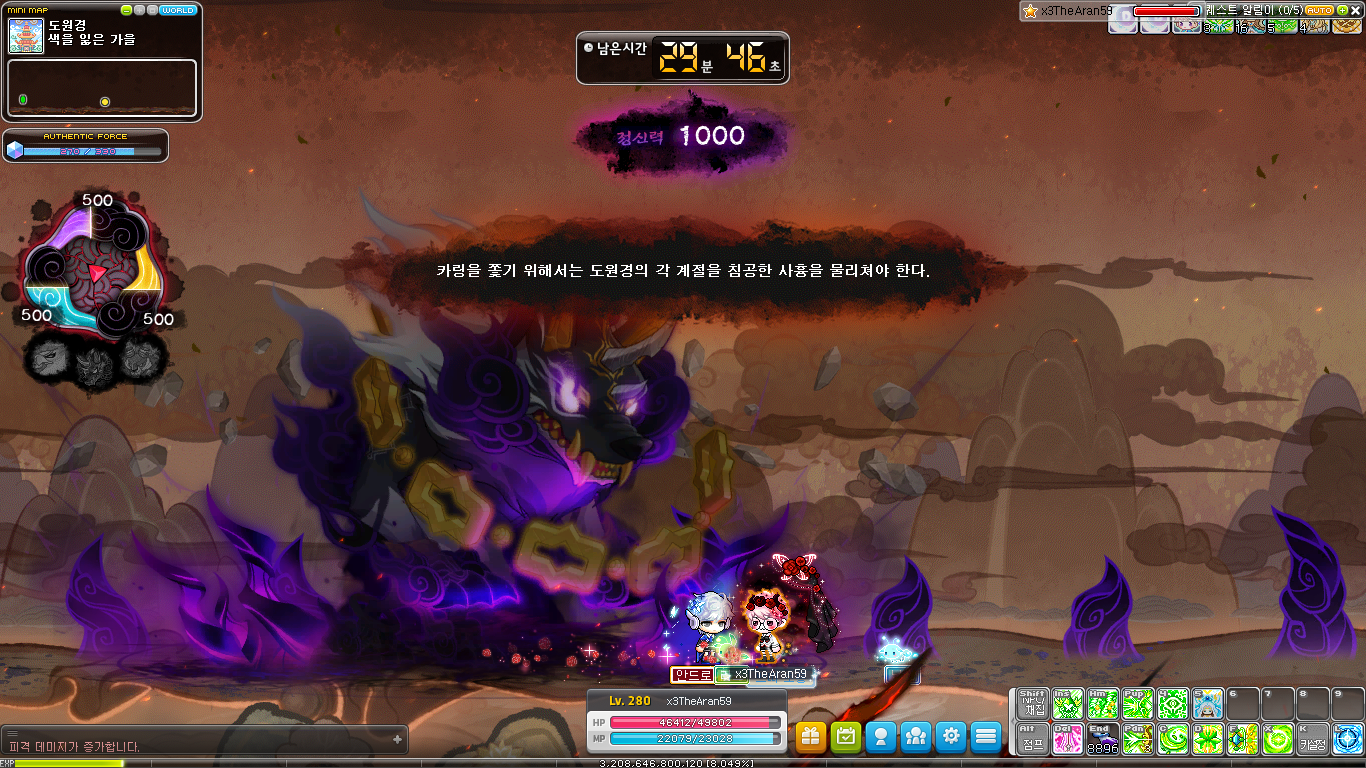
Task: Activate the green eye skill in slot 4
Action: 1172,704
